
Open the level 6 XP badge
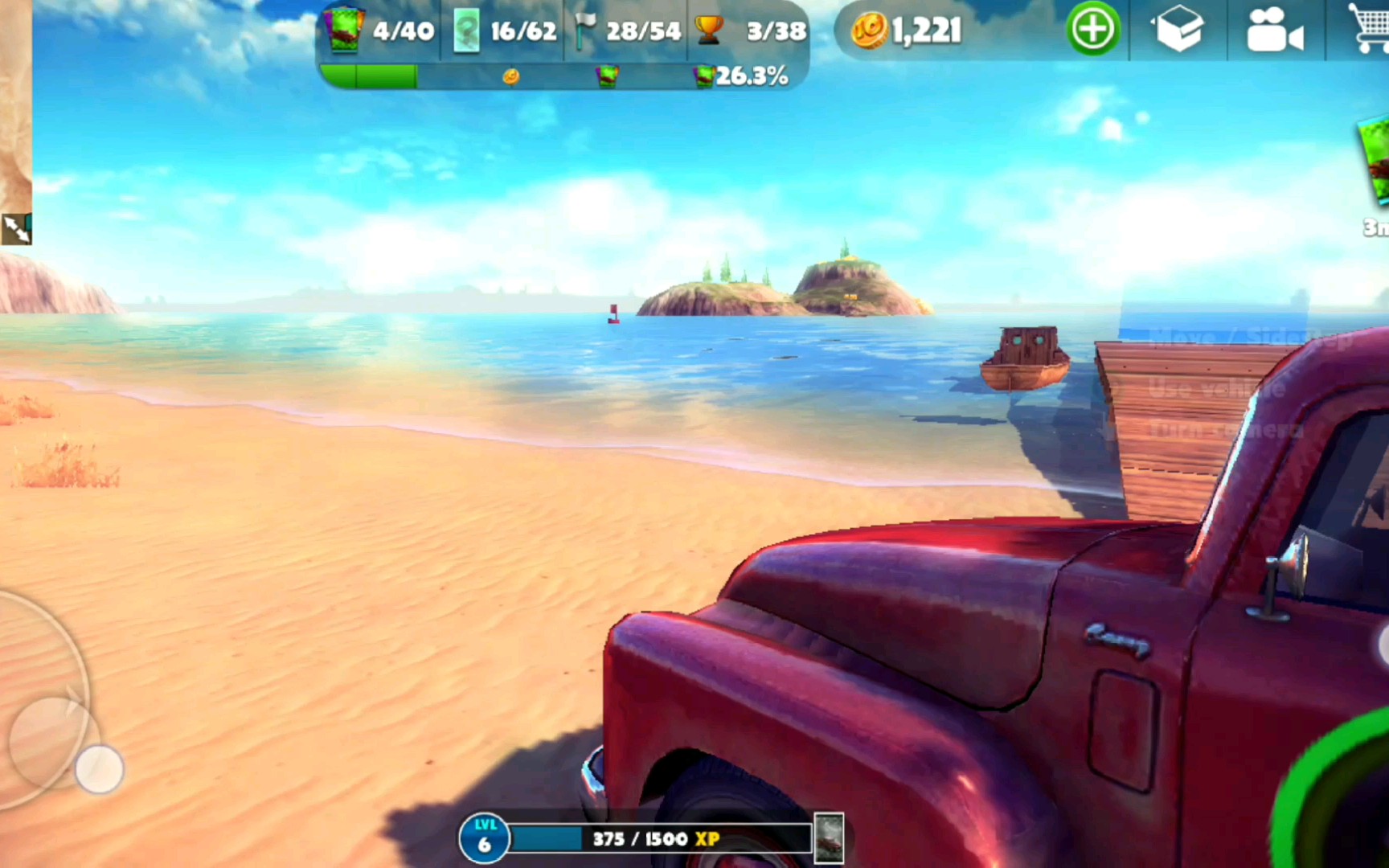484,838
